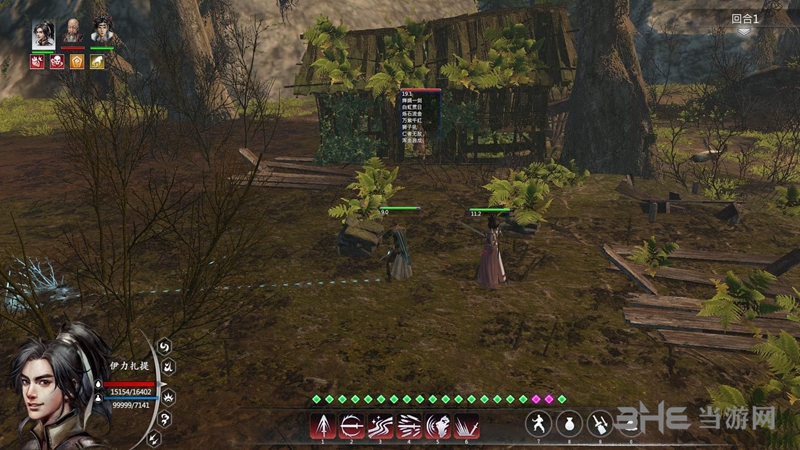Click the swirl hexagon beside the portrait
800x450 pixels.
165,347
